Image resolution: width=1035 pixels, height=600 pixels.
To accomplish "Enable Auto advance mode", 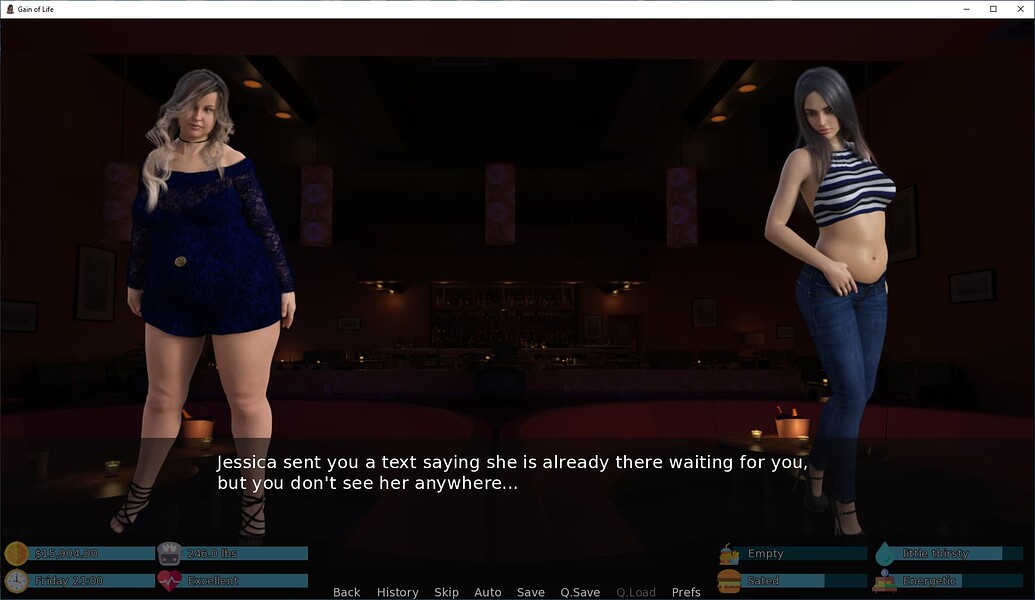I will point(487,592).
